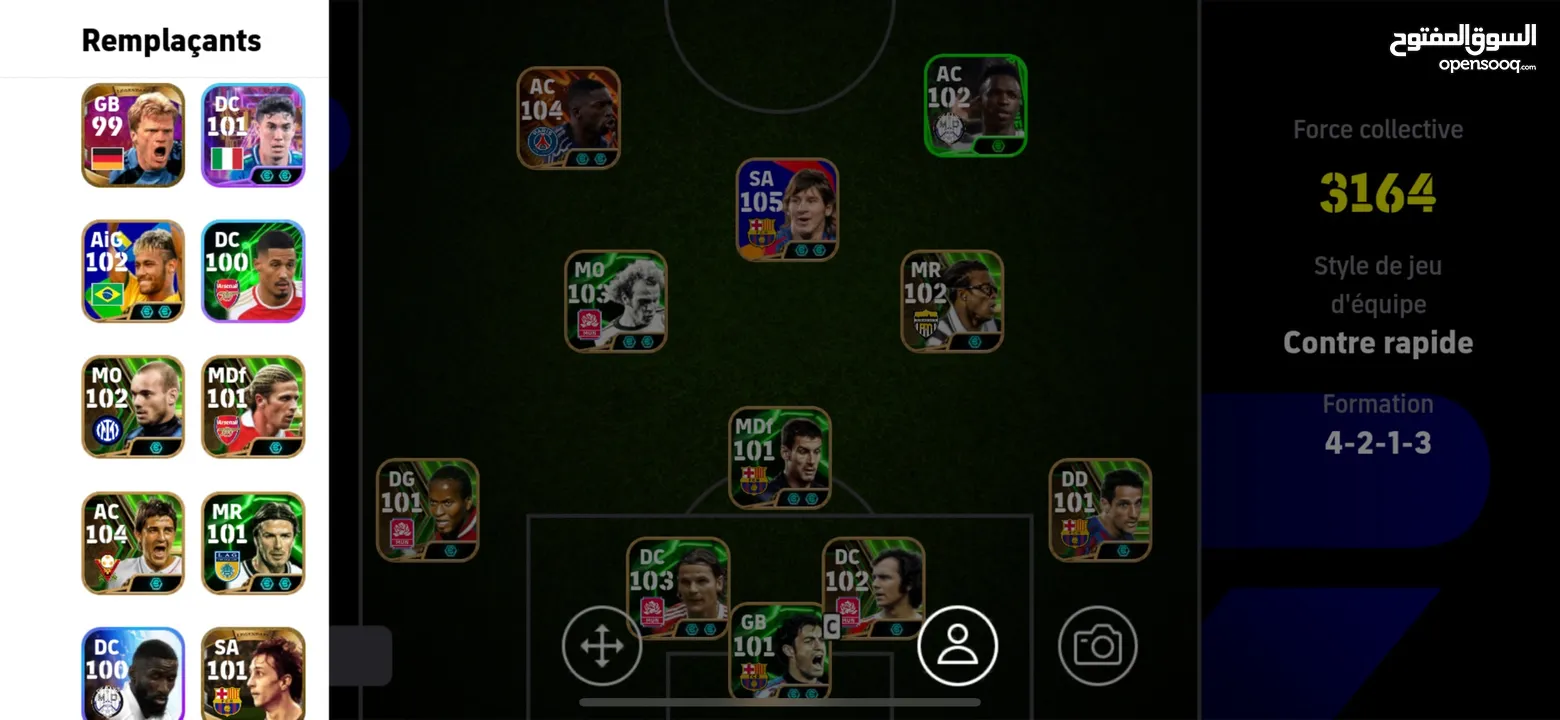This screenshot has width=1560, height=720.
Task: Select the MR 101 substitute card
Action: point(253,543)
